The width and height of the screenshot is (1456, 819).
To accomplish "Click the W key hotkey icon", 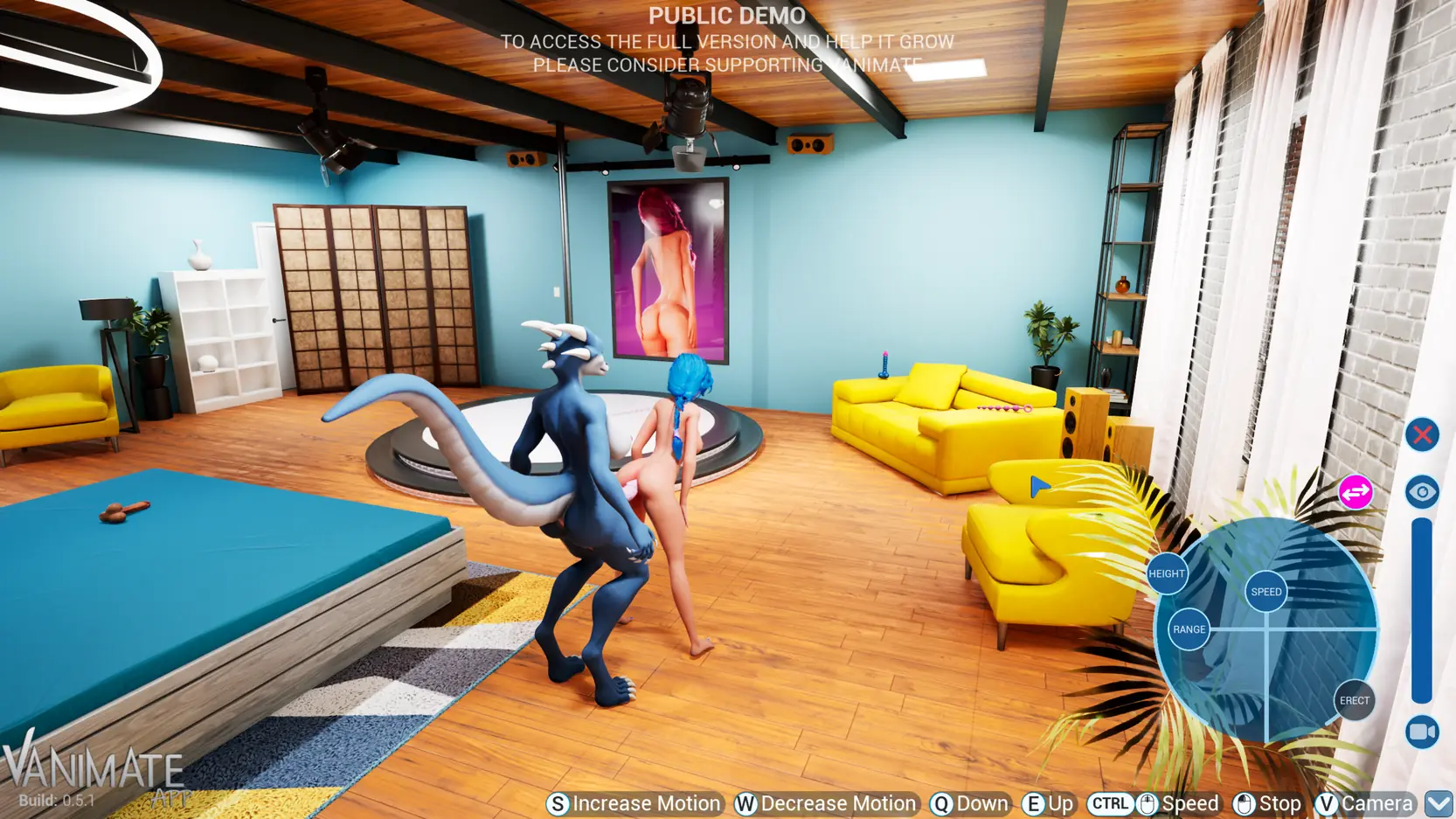I will pyautogui.click(x=745, y=802).
